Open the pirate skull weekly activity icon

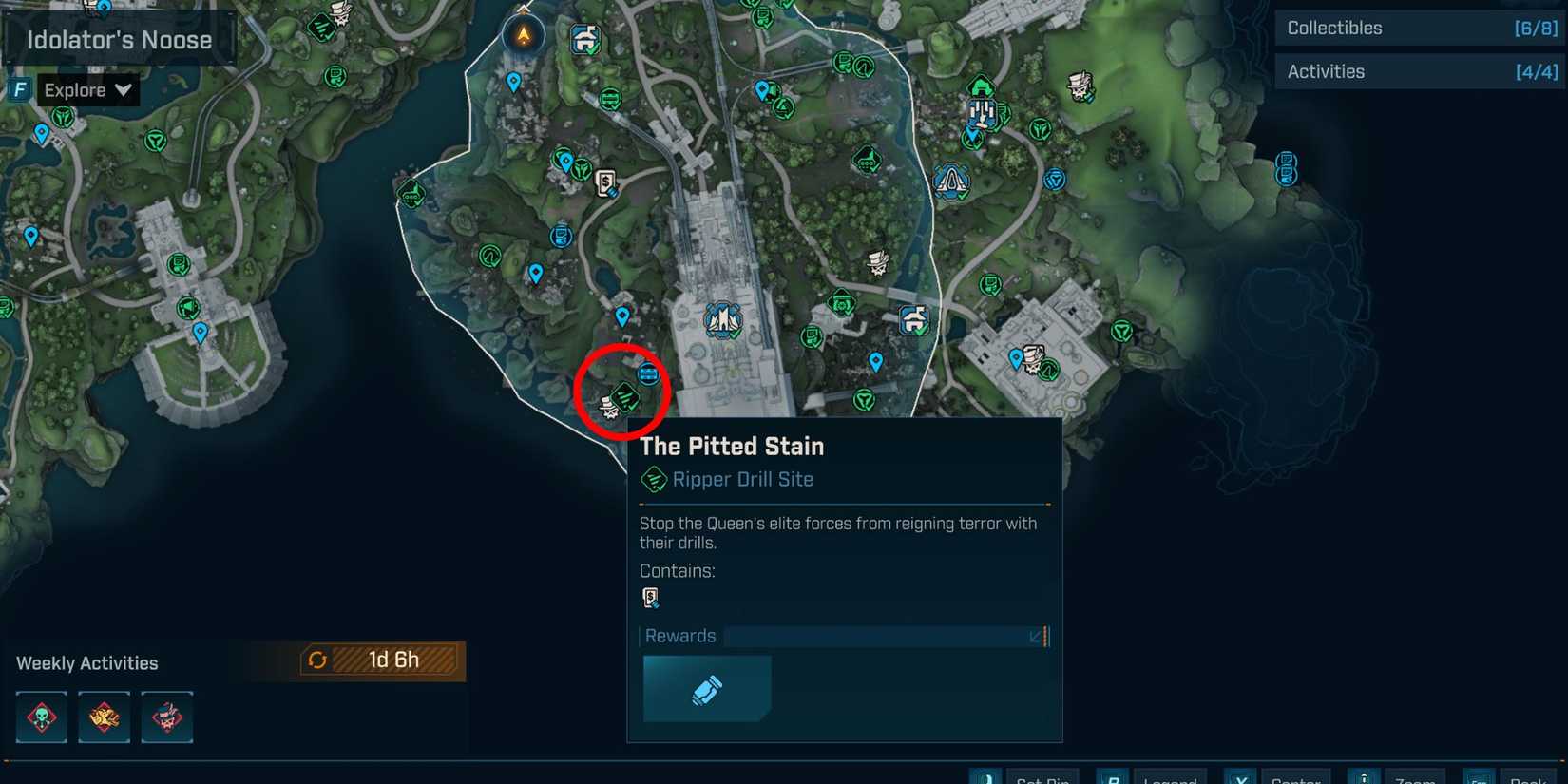click(167, 717)
